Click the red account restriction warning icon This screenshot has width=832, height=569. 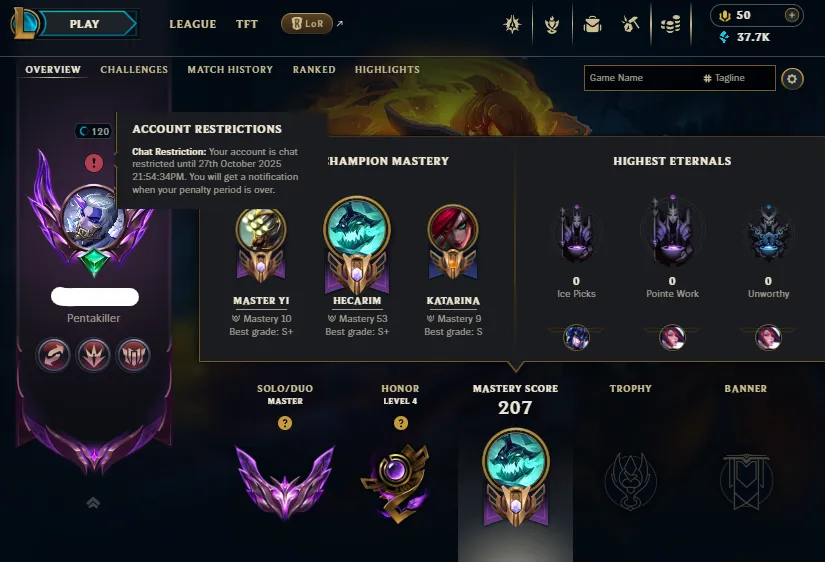point(94,162)
